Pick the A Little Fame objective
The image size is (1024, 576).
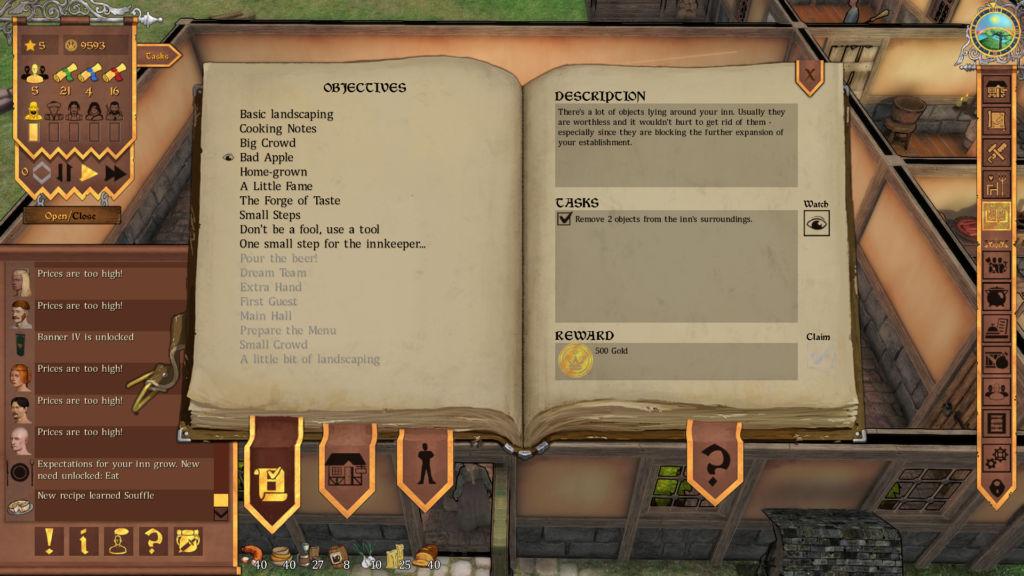point(276,186)
